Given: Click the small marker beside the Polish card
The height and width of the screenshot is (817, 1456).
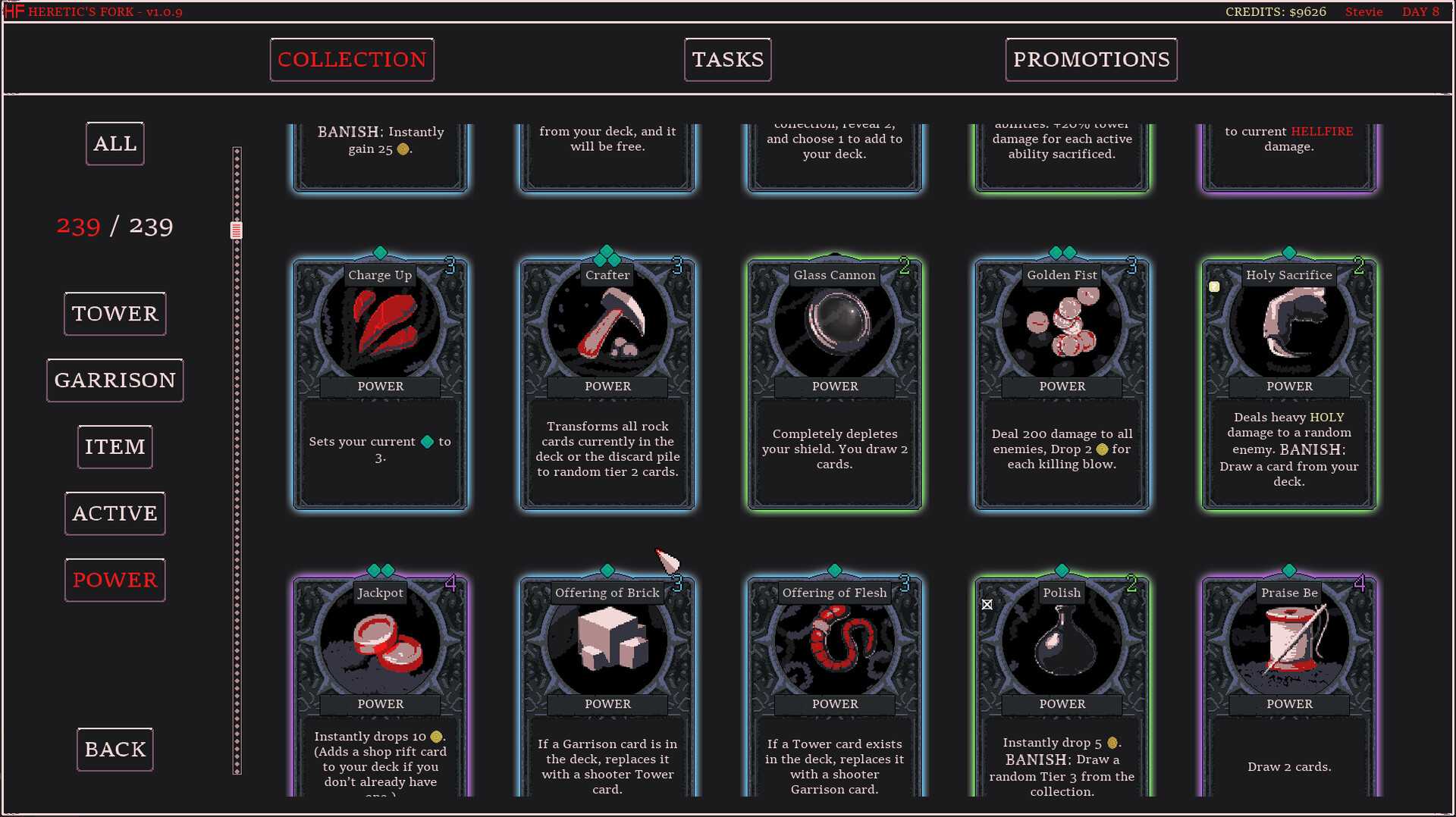Looking at the screenshot, I should tap(987, 605).
